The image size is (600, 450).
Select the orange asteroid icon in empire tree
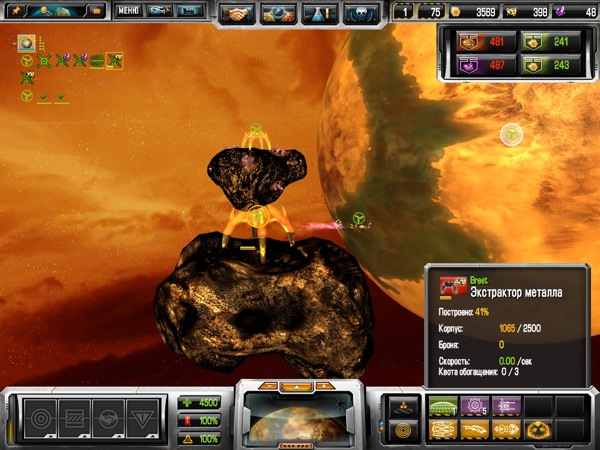(26, 44)
